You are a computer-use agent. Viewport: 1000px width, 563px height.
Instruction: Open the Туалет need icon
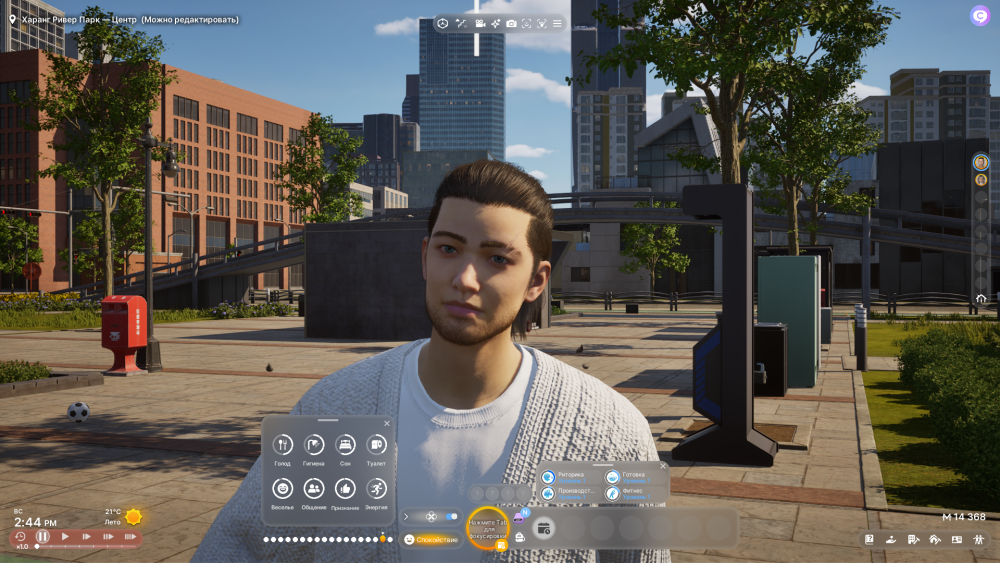(376, 445)
